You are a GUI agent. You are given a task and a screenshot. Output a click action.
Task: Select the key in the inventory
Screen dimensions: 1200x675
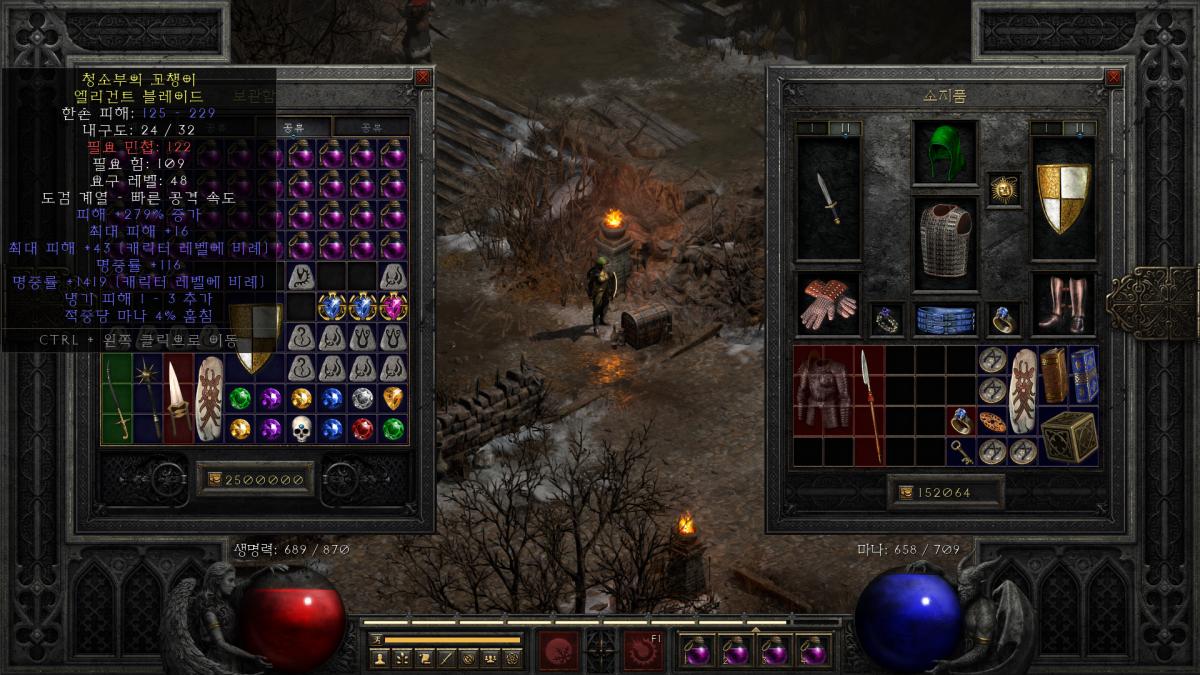pyautogui.click(x=961, y=451)
